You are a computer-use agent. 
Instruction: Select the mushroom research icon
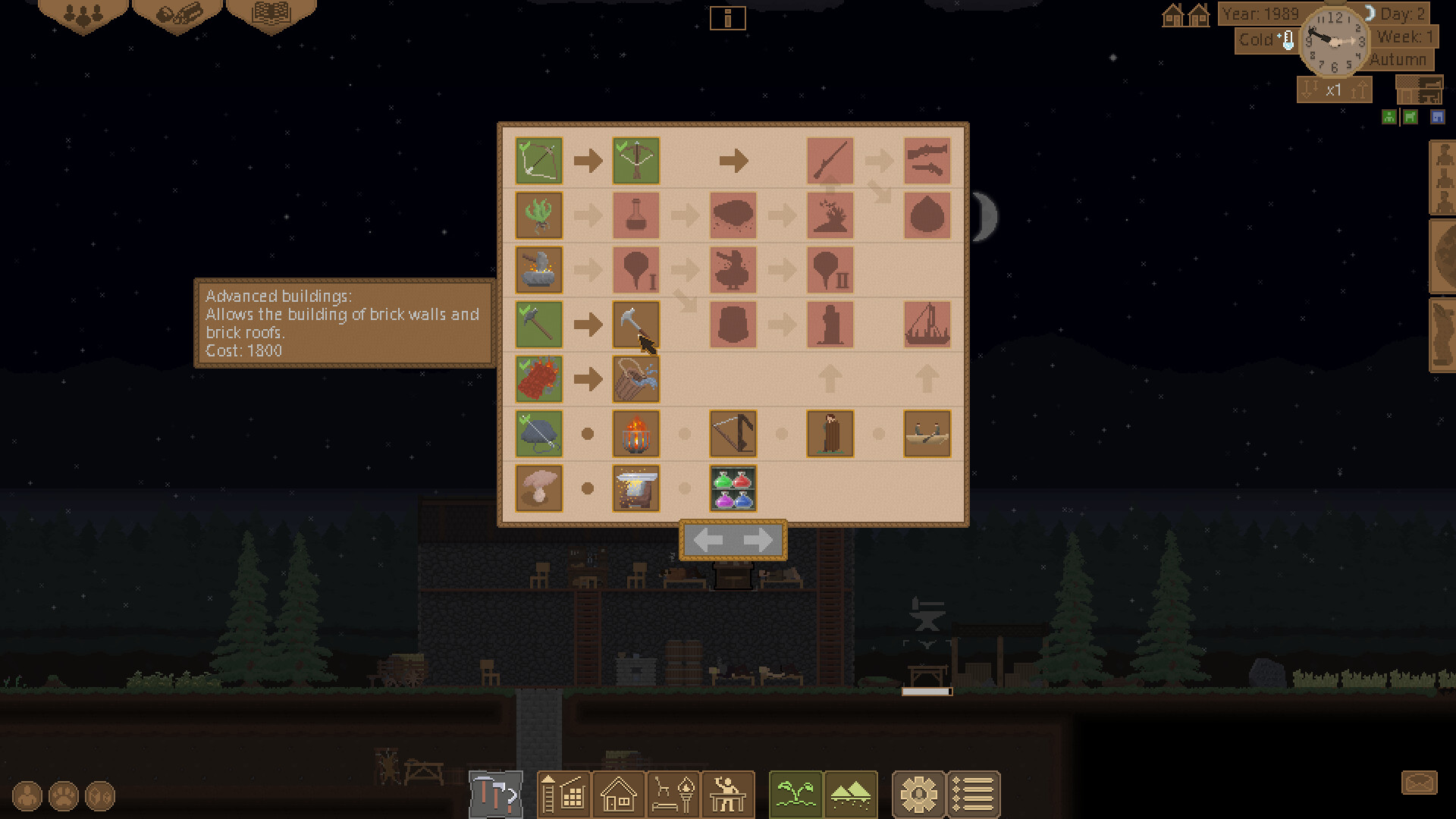tap(538, 488)
